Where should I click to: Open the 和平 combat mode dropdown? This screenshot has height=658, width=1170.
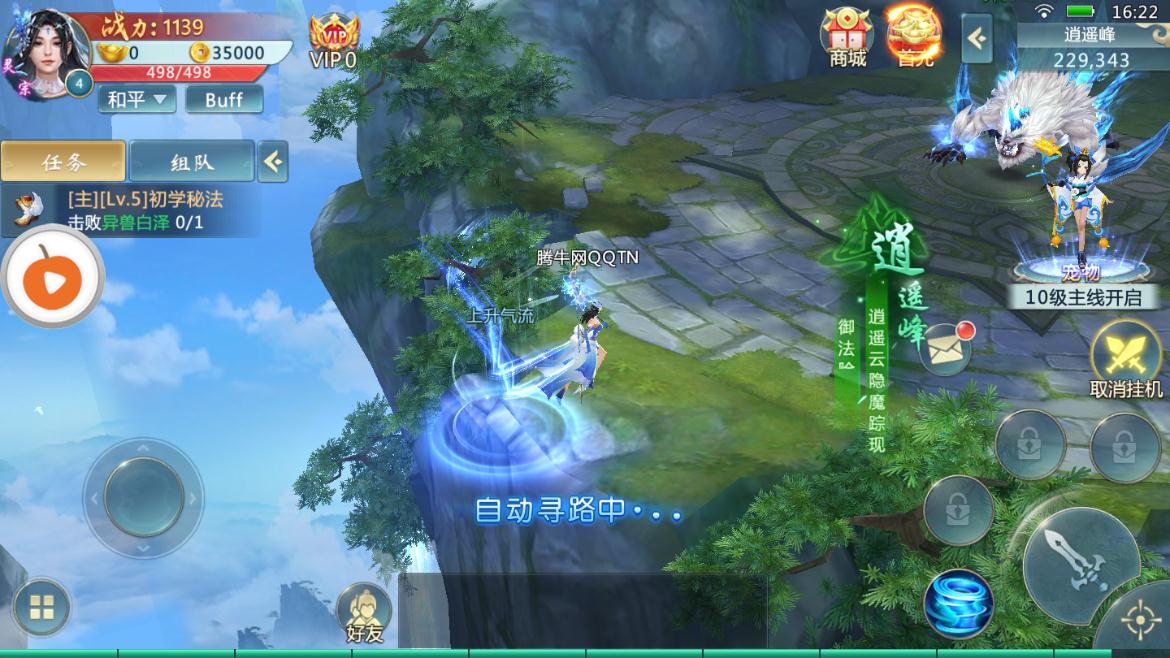[137, 99]
